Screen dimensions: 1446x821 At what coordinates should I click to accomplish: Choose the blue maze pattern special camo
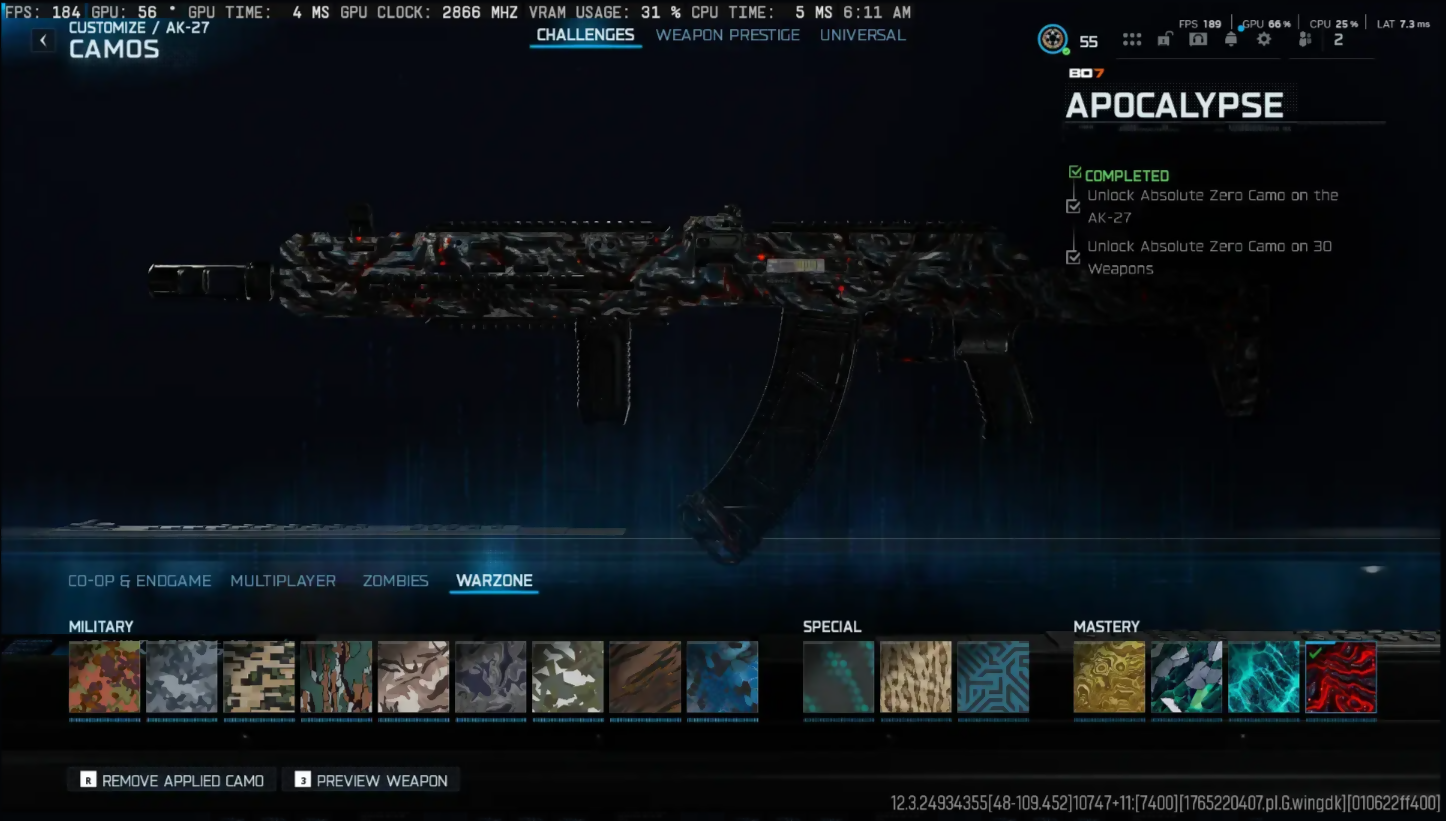point(992,677)
